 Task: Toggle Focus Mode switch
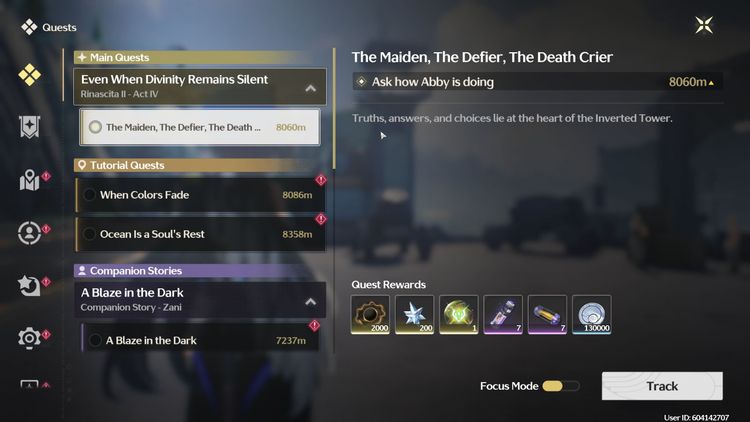[x=560, y=386]
